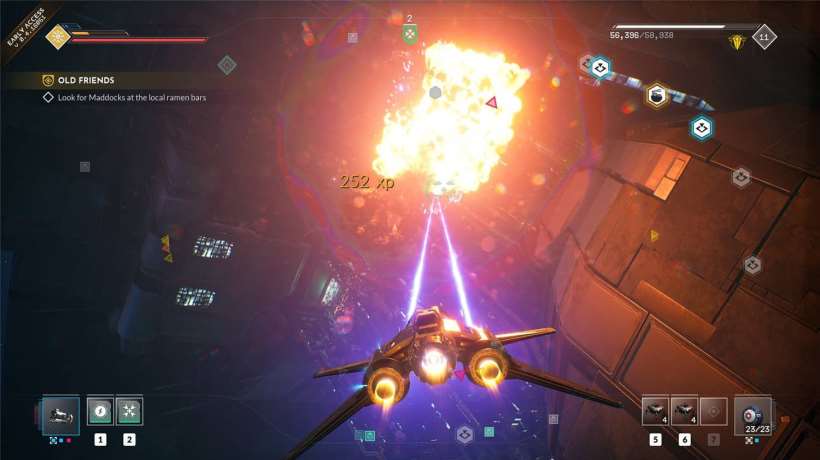Activate the lightning bolt device in slot 1

pos(100,411)
